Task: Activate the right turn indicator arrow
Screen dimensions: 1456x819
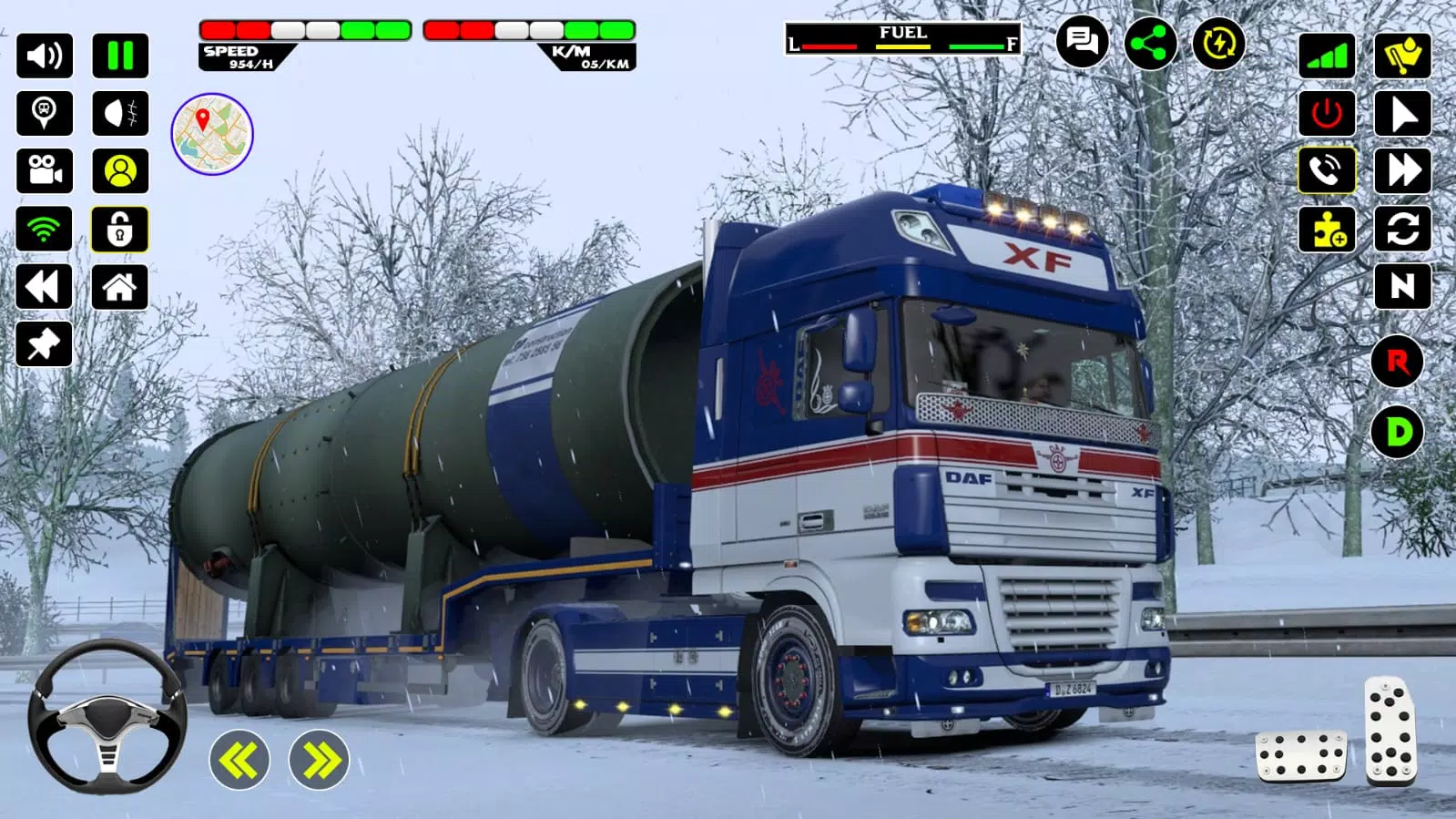Action: point(320,760)
